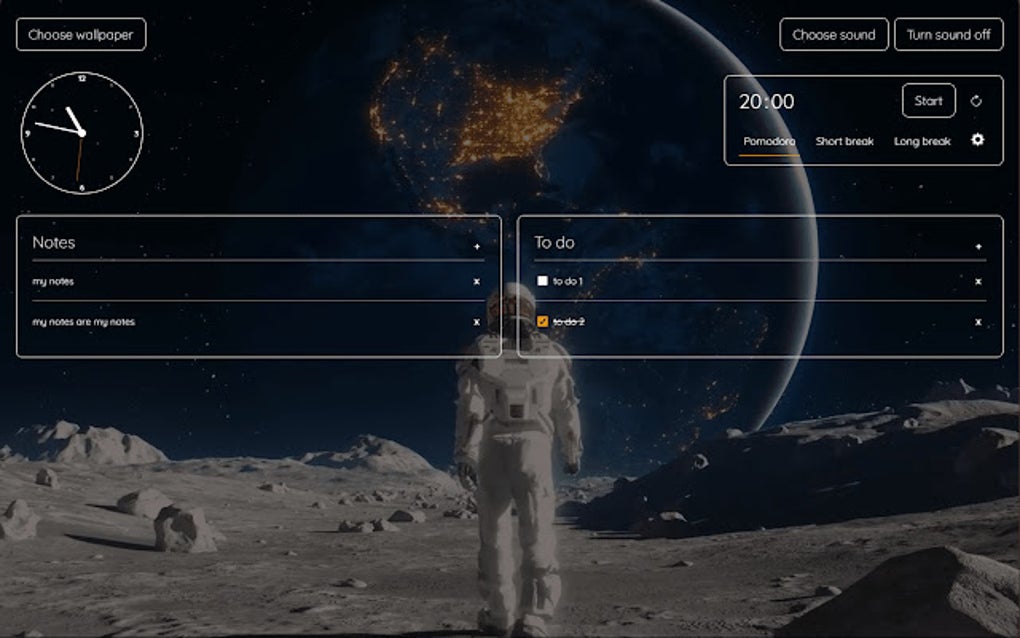
Task: Open the Choose wallpaper picker
Action: (x=81, y=35)
